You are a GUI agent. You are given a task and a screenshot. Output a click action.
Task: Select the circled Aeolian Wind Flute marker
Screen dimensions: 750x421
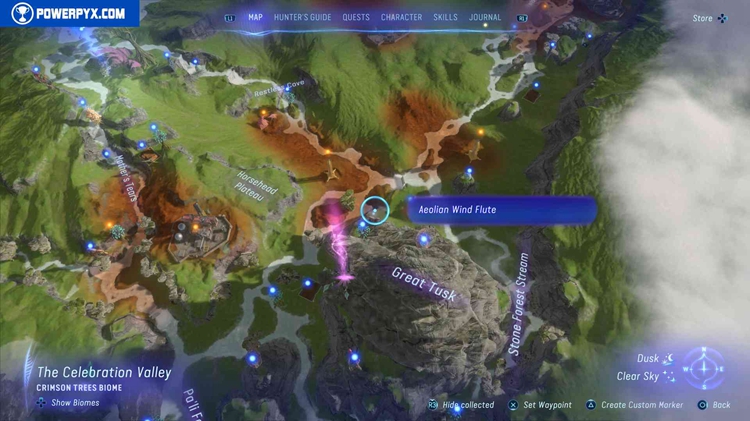coord(375,210)
